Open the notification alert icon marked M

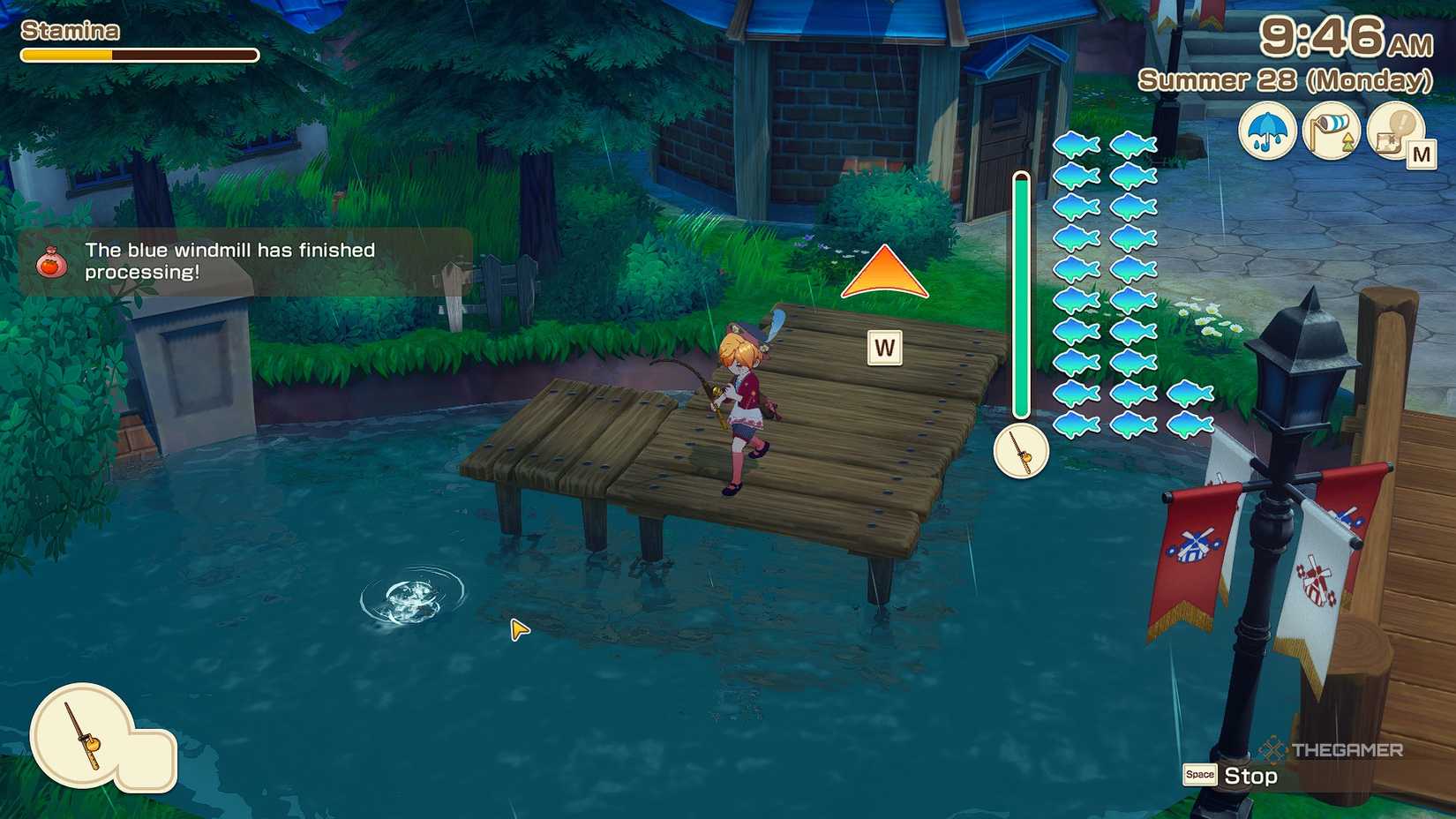[x=1396, y=131]
